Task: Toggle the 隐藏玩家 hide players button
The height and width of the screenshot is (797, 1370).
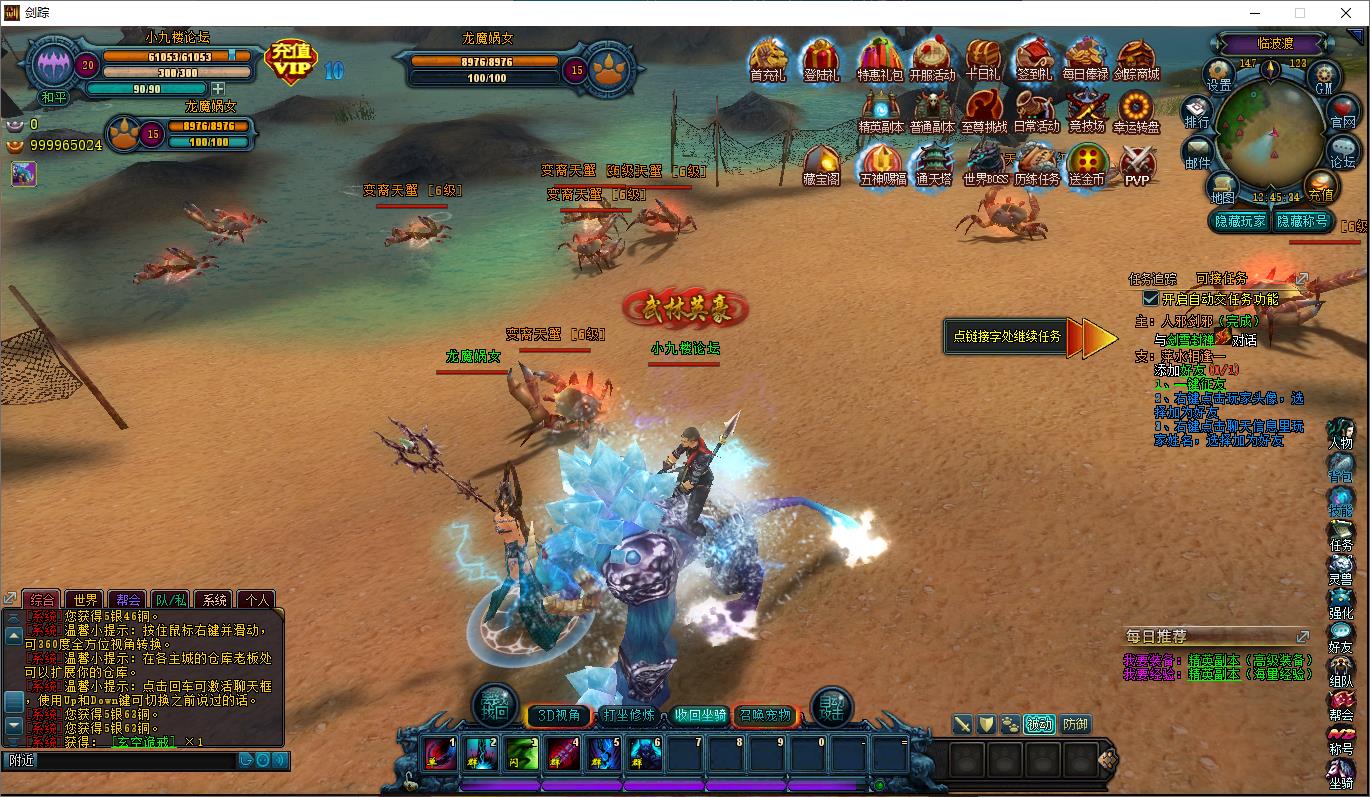Action: [x=1240, y=222]
